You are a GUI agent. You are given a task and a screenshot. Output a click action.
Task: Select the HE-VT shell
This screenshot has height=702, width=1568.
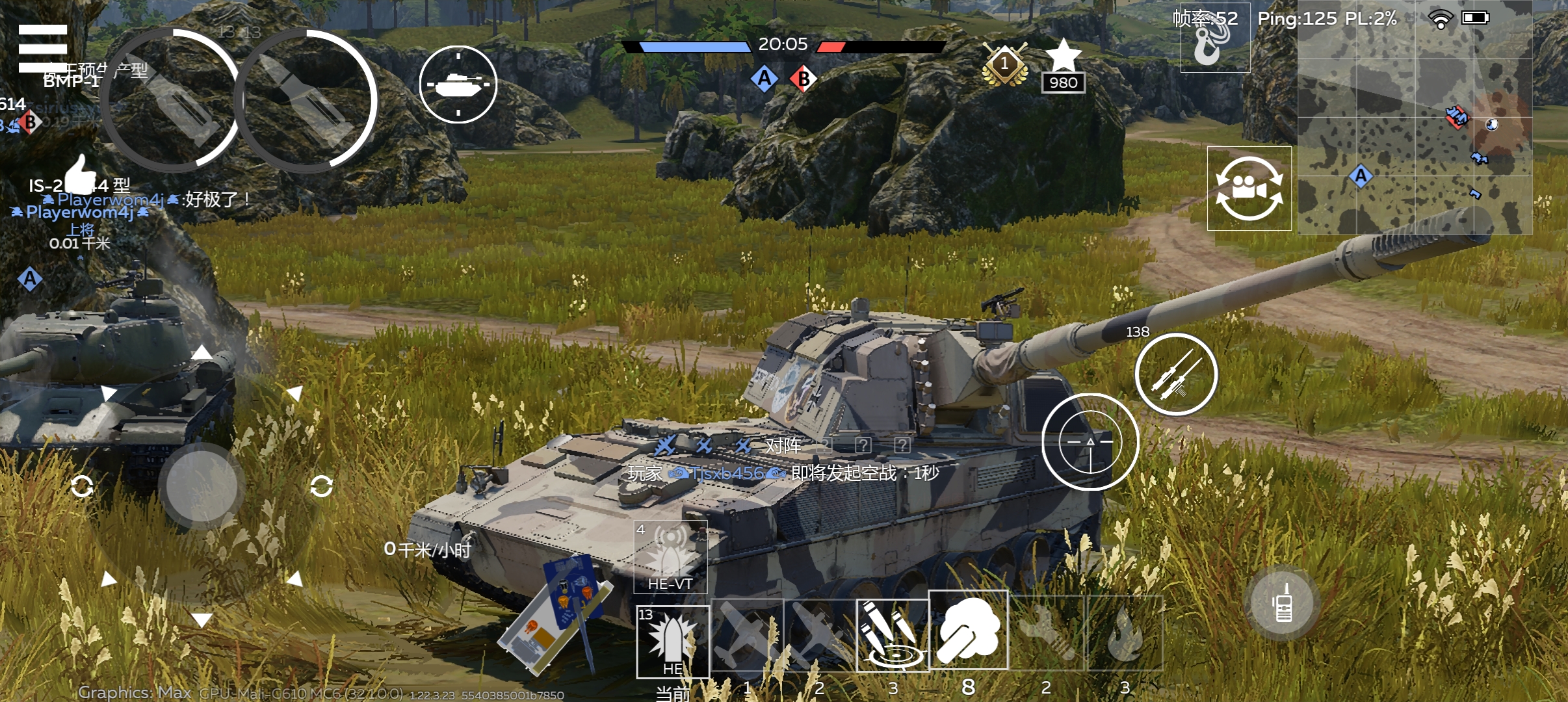click(670, 556)
